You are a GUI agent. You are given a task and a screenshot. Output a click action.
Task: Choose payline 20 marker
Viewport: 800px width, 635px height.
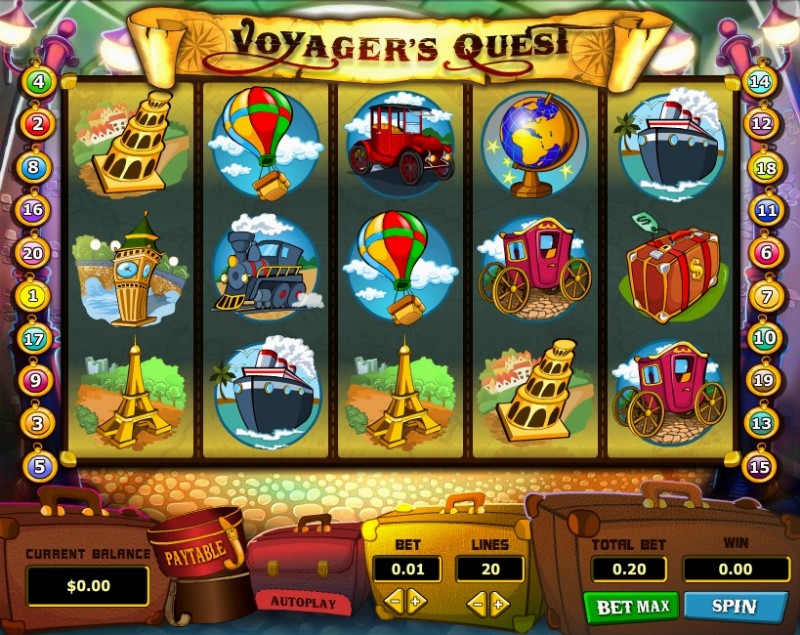[33, 254]
